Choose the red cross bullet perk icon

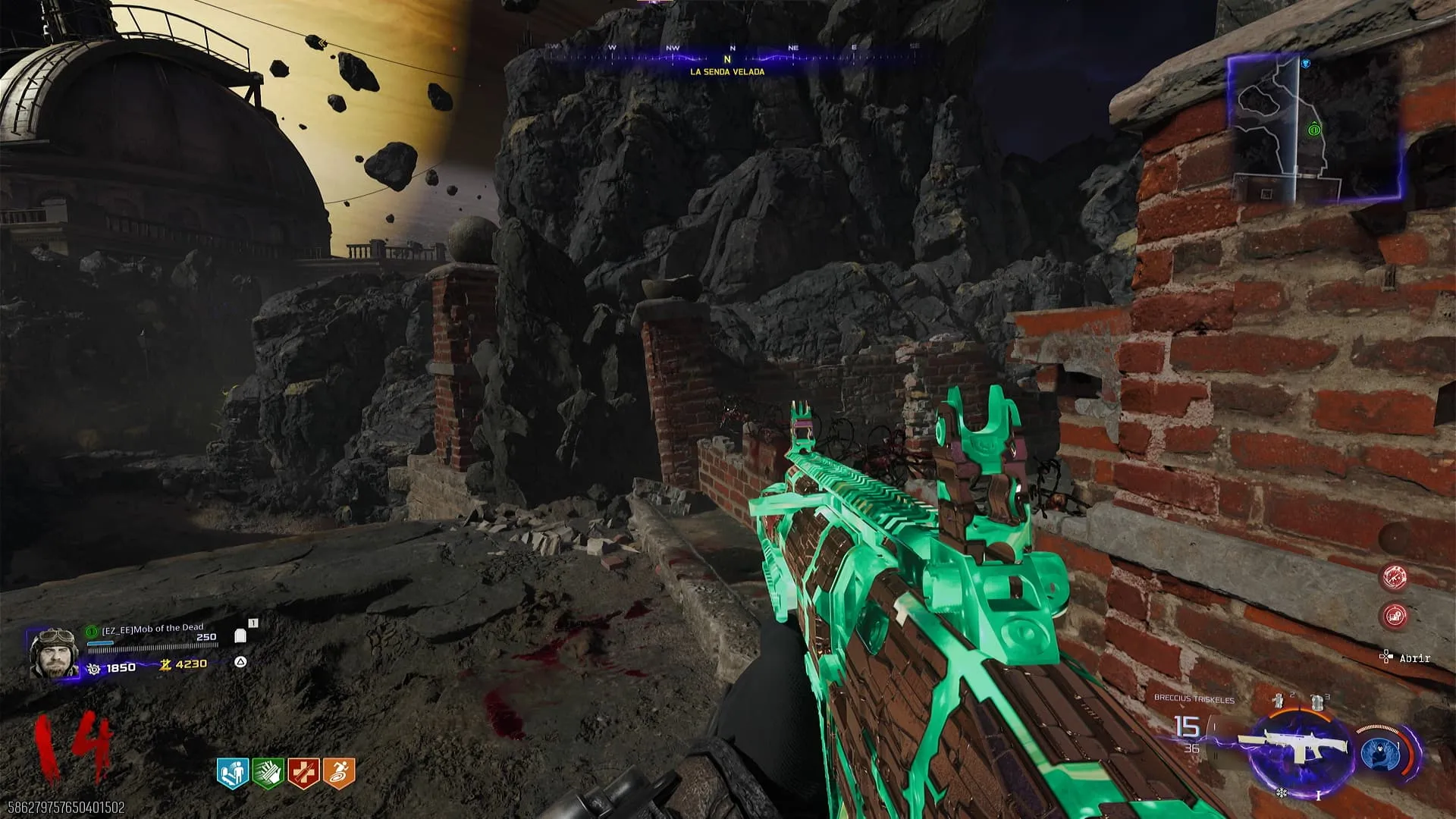pyautogui.click(x=303, y=773)
